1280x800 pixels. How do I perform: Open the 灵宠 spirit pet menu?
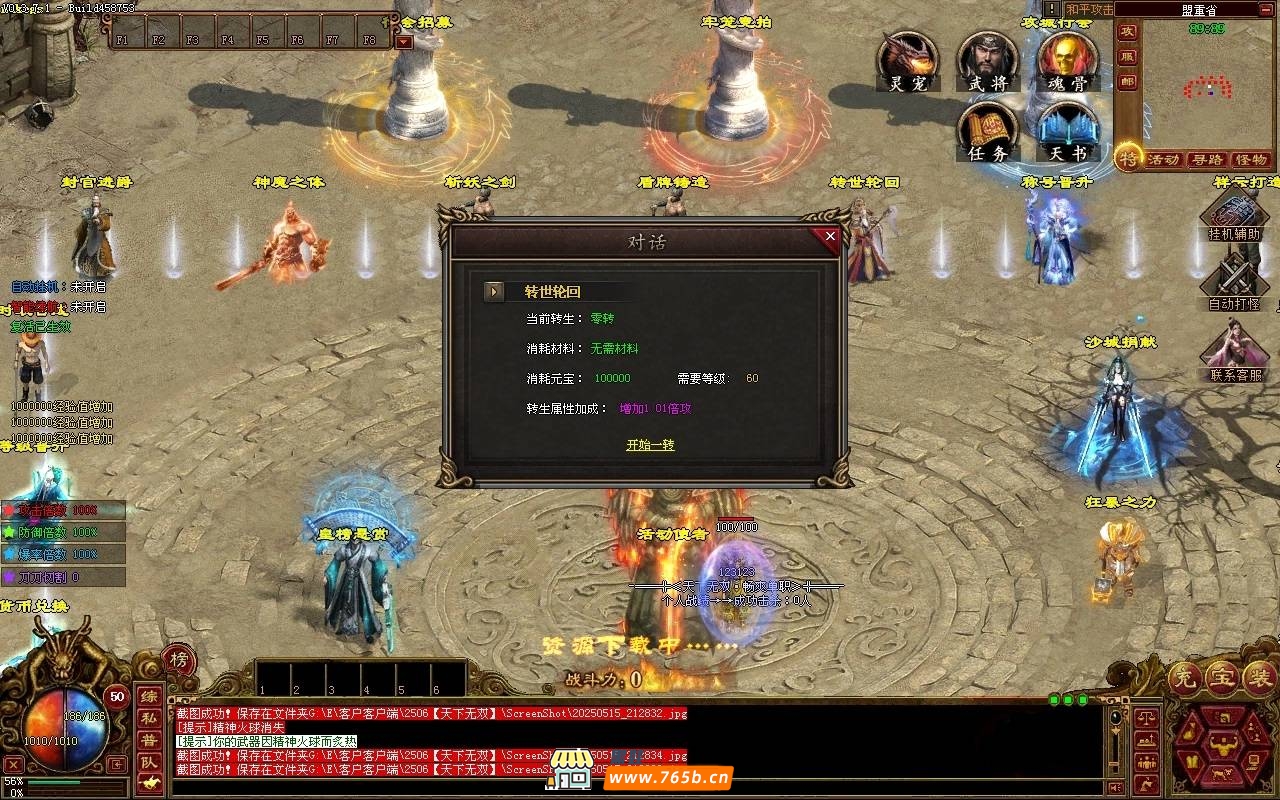907,61
